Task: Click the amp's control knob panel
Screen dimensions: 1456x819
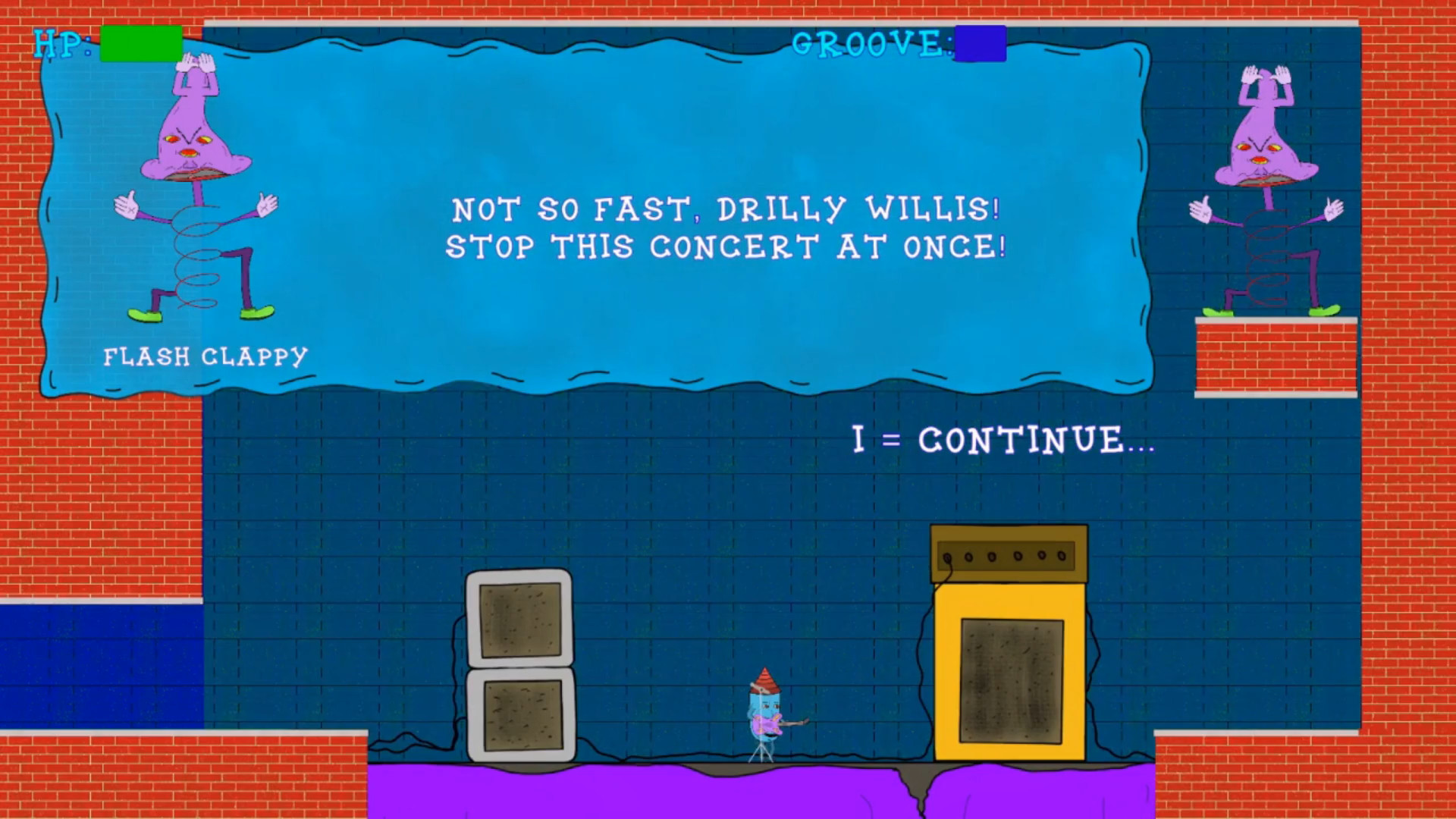Action: coord(1009,557)
